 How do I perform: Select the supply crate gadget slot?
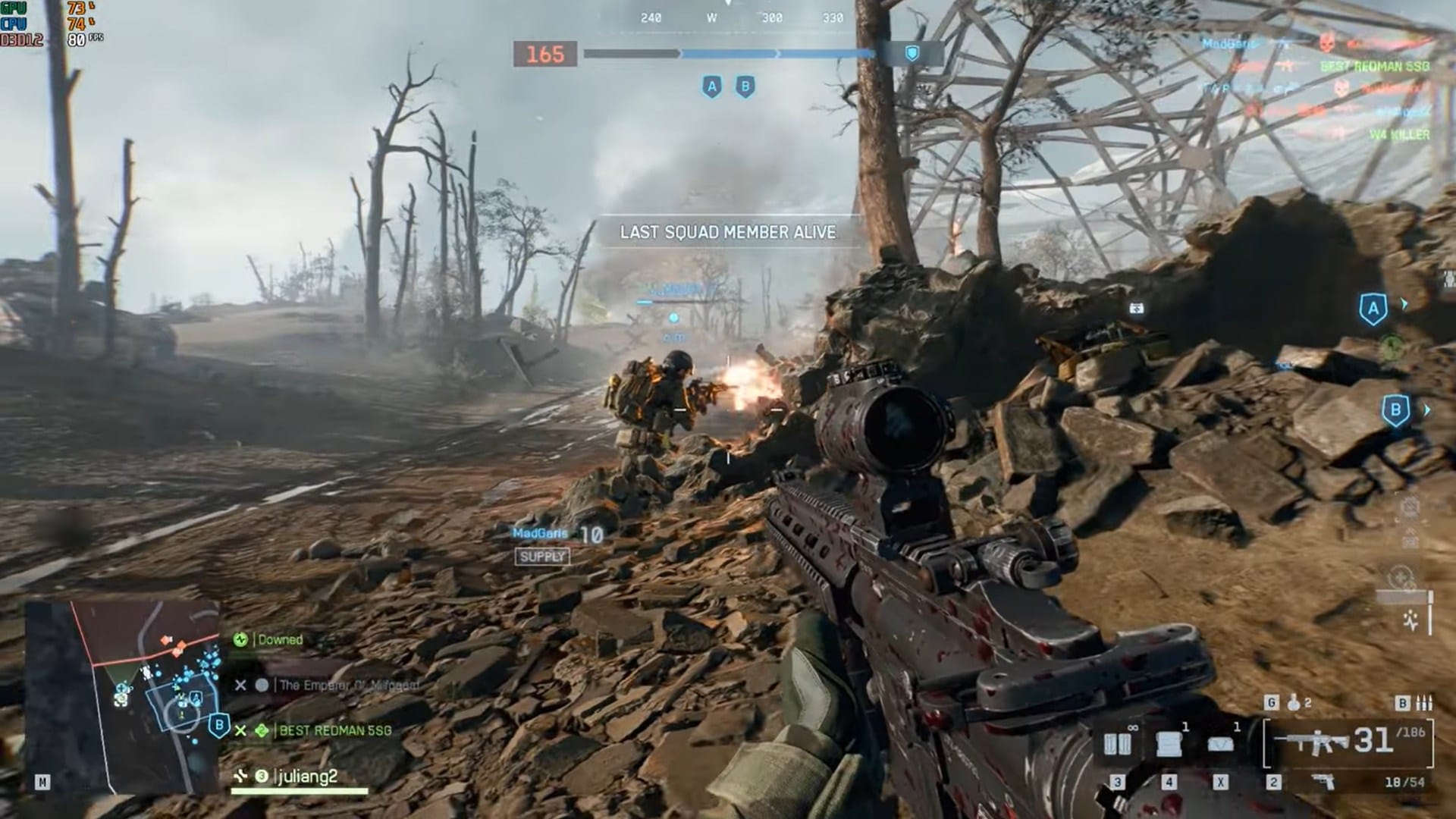1169,744
